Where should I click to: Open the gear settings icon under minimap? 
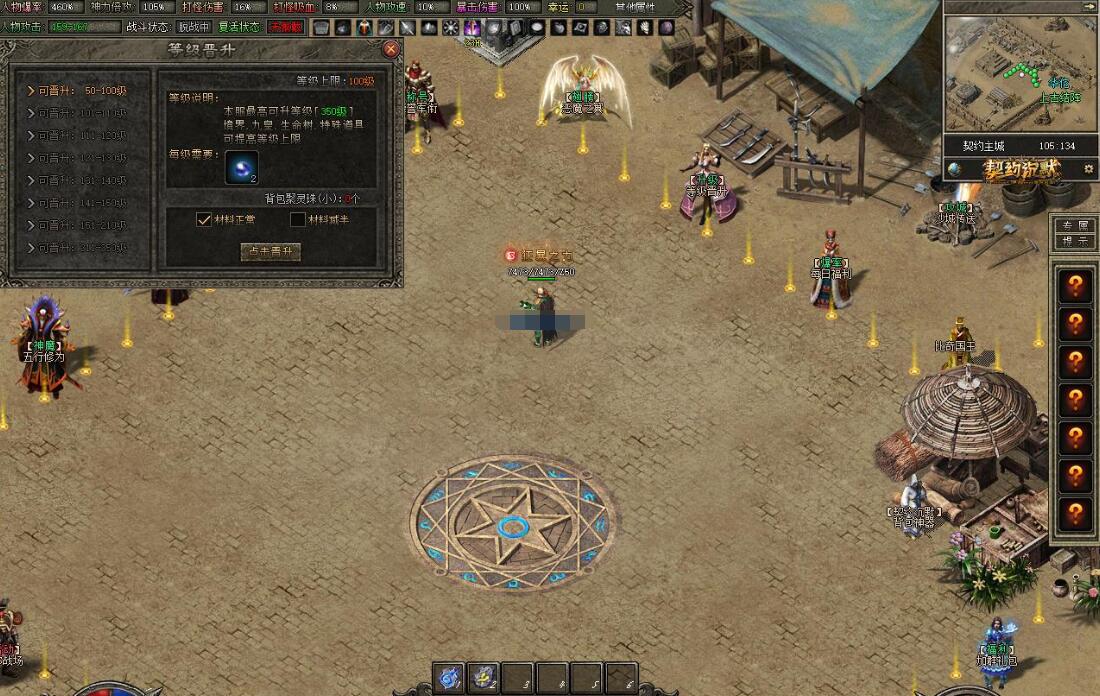pos(1088,169)
